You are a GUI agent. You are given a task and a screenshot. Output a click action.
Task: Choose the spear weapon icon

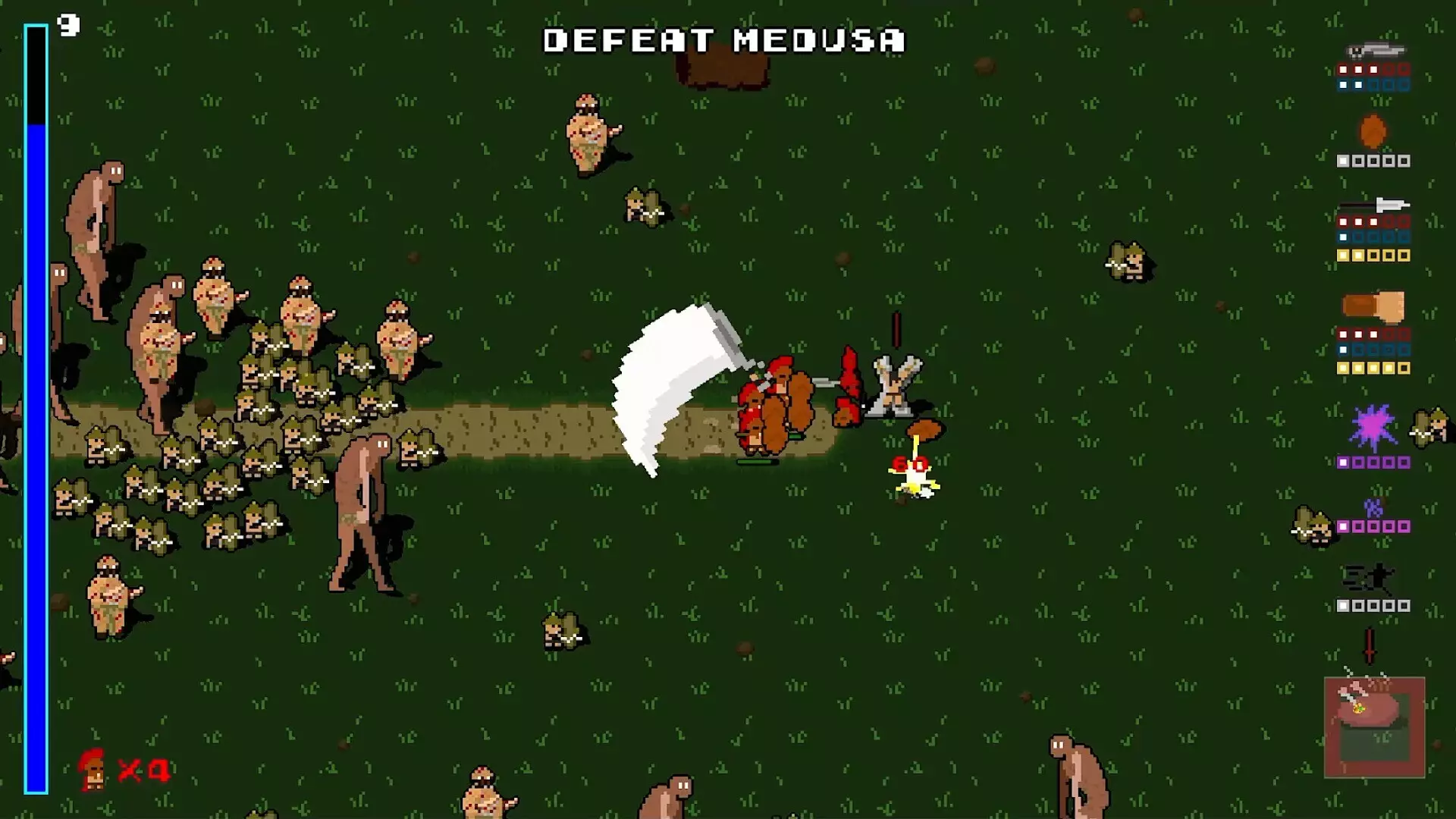pyautogui.click(x=1374, y=205)
